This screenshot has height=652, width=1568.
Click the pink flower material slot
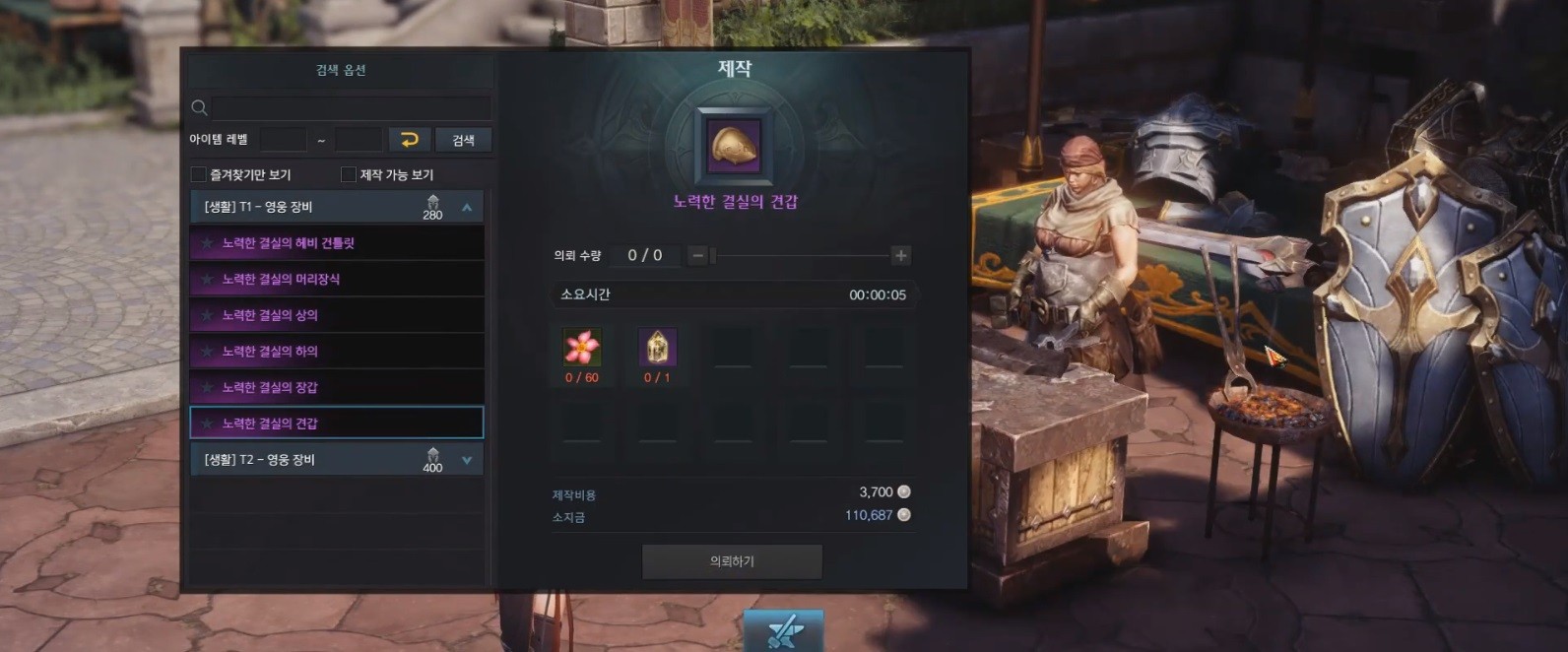click(x=582, y=348)
